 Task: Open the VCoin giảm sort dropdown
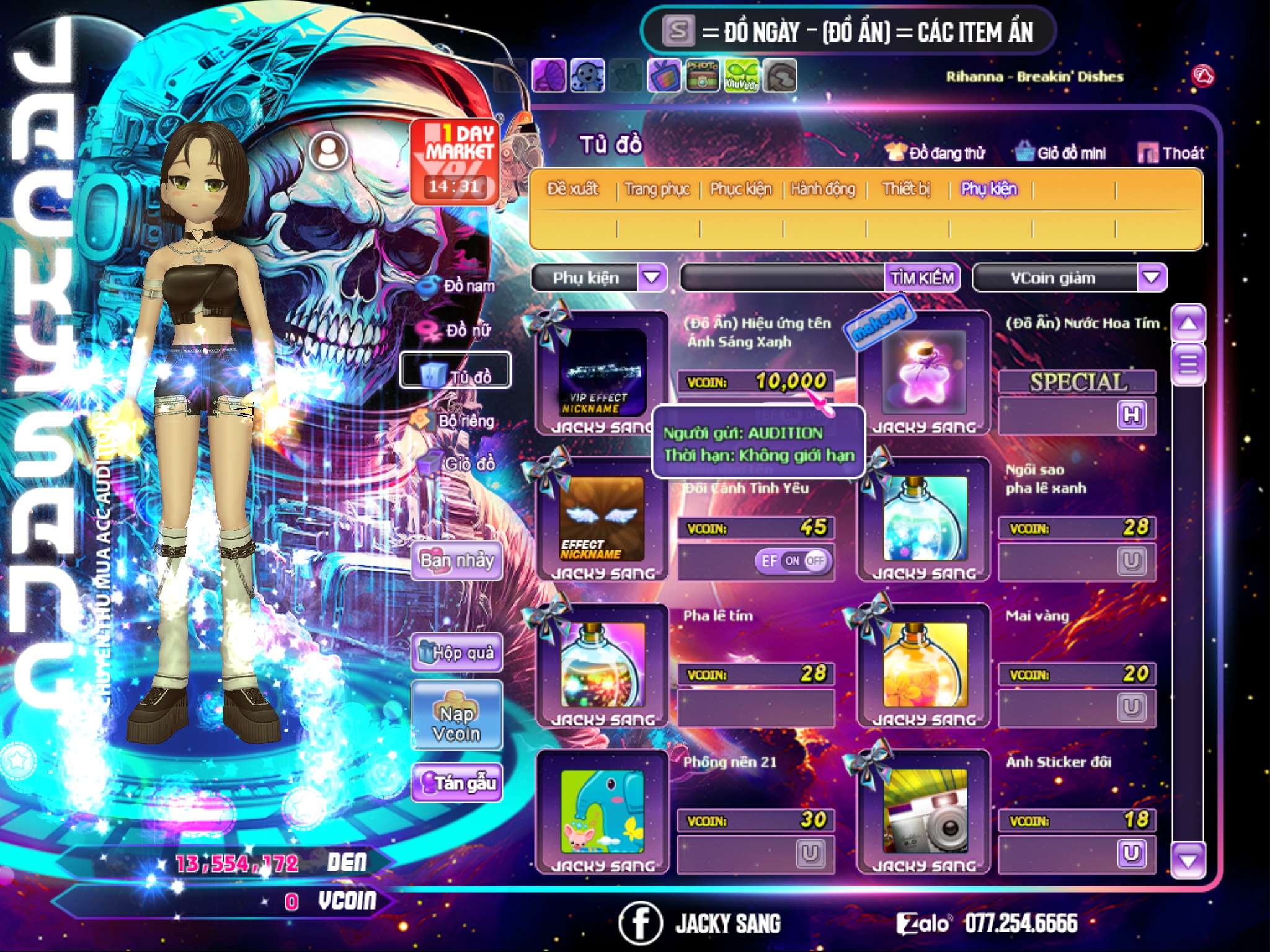(1151, 277)
